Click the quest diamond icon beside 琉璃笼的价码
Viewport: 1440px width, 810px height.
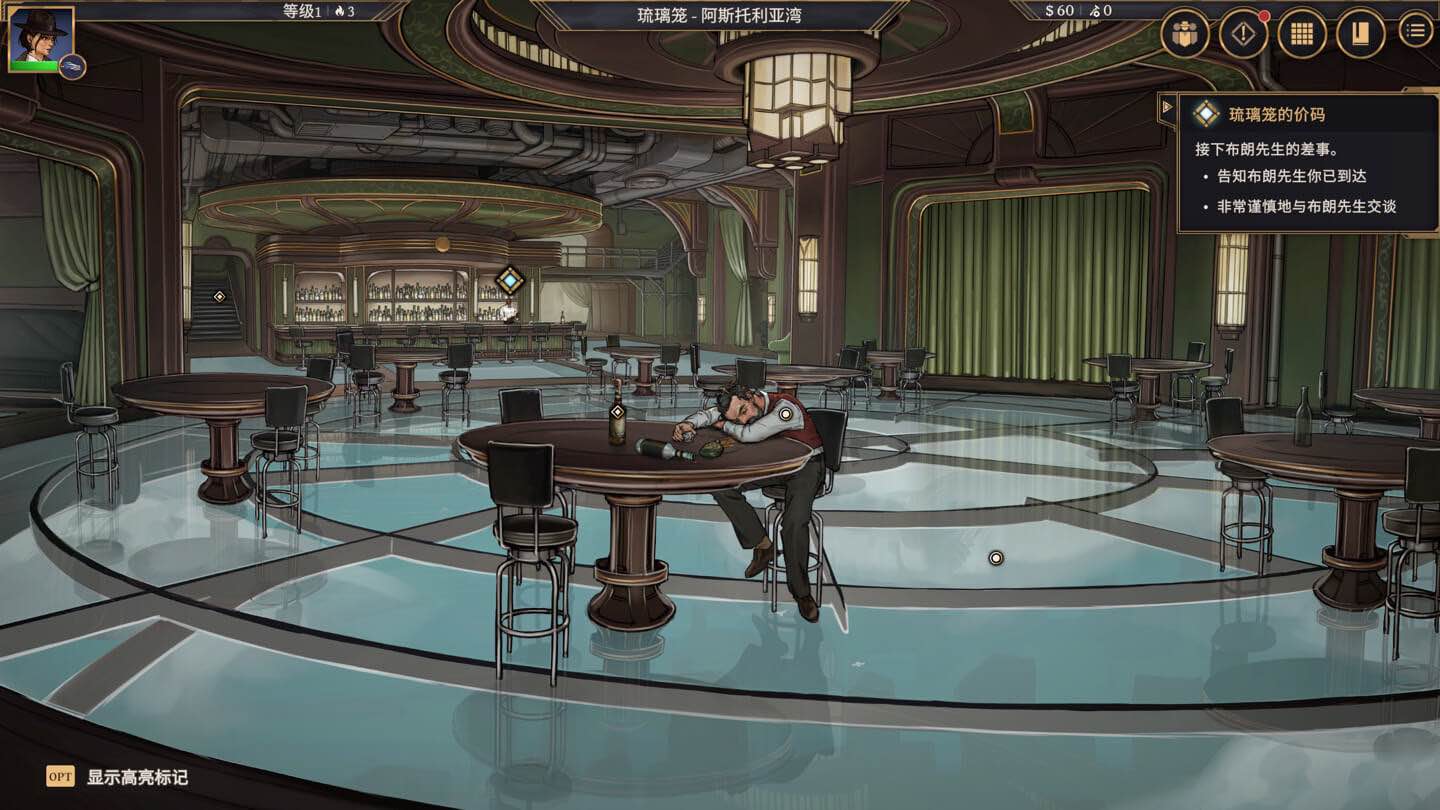(x=1205, y=115)
